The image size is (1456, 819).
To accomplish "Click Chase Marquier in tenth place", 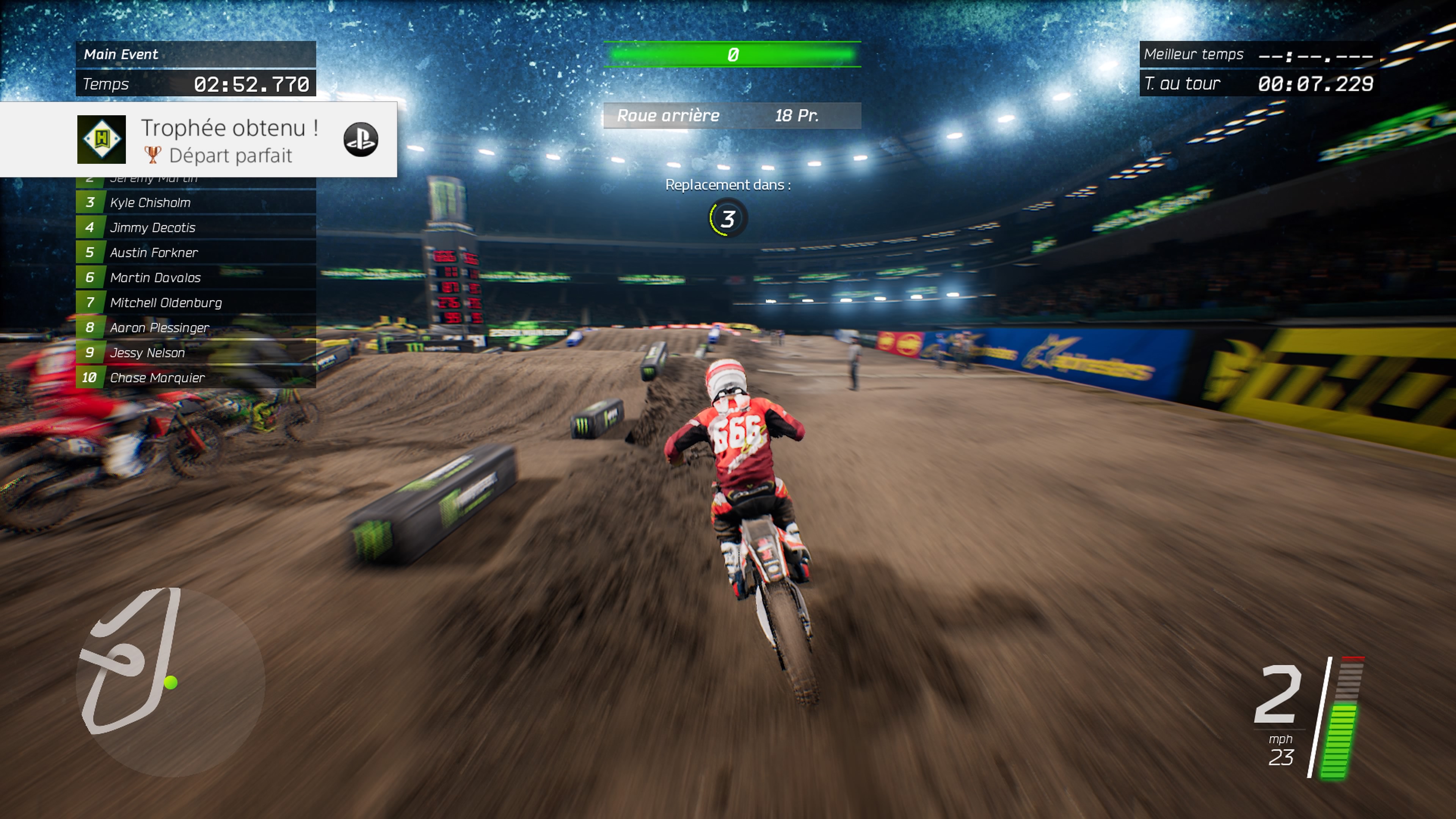I will click(196, 377).
